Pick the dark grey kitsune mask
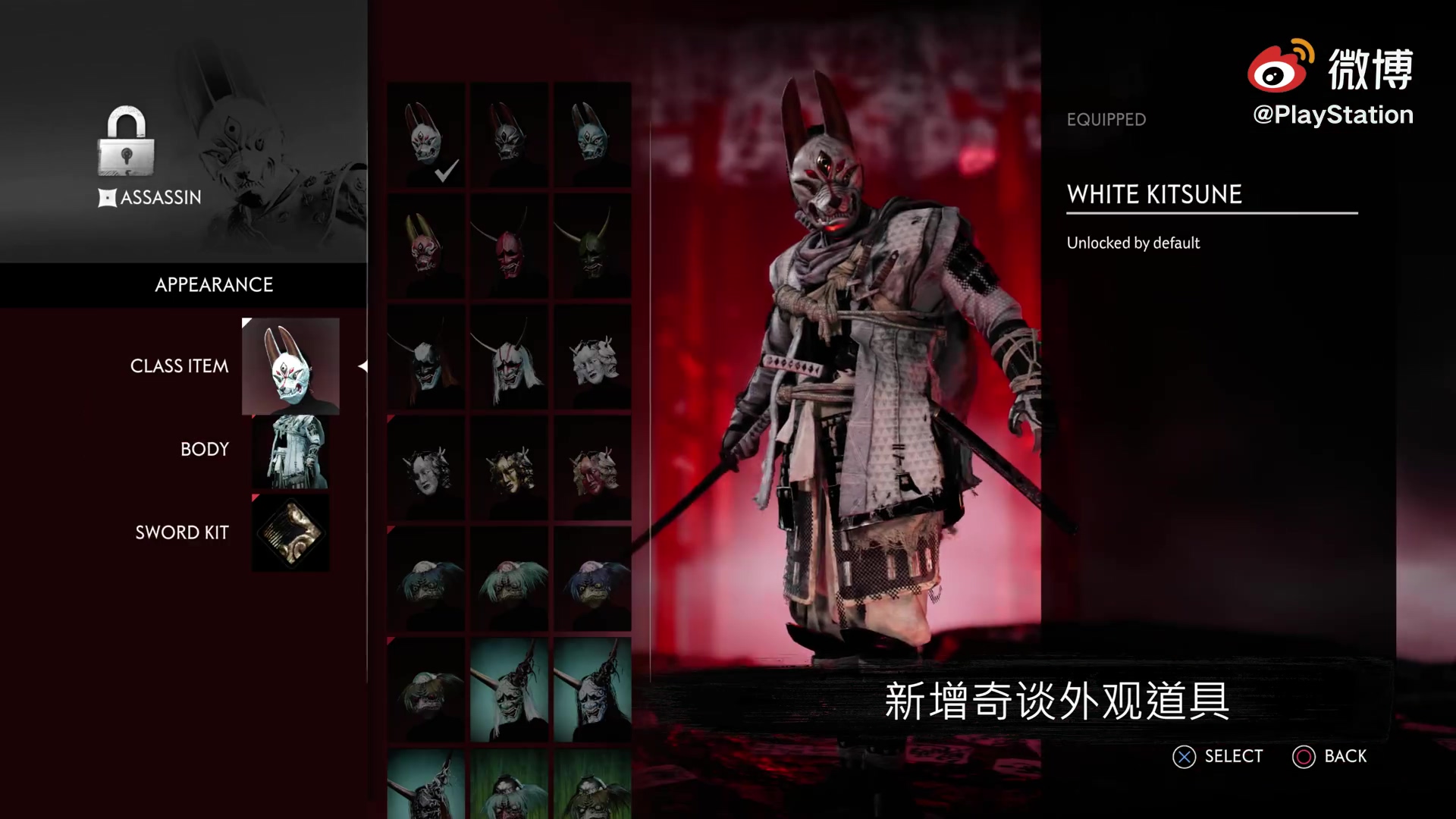The height and width of the screenshot is (819, 1456). tap(509, 136)
